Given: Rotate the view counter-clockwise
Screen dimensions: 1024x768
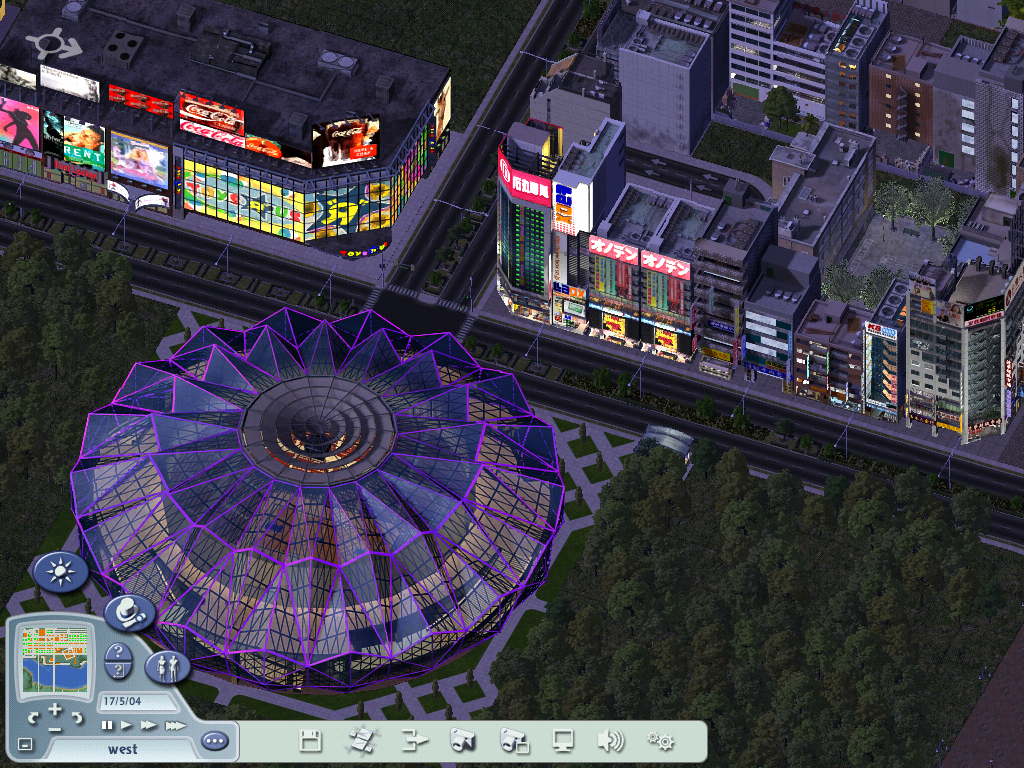Looking at the screenshot, I should 34,717.
